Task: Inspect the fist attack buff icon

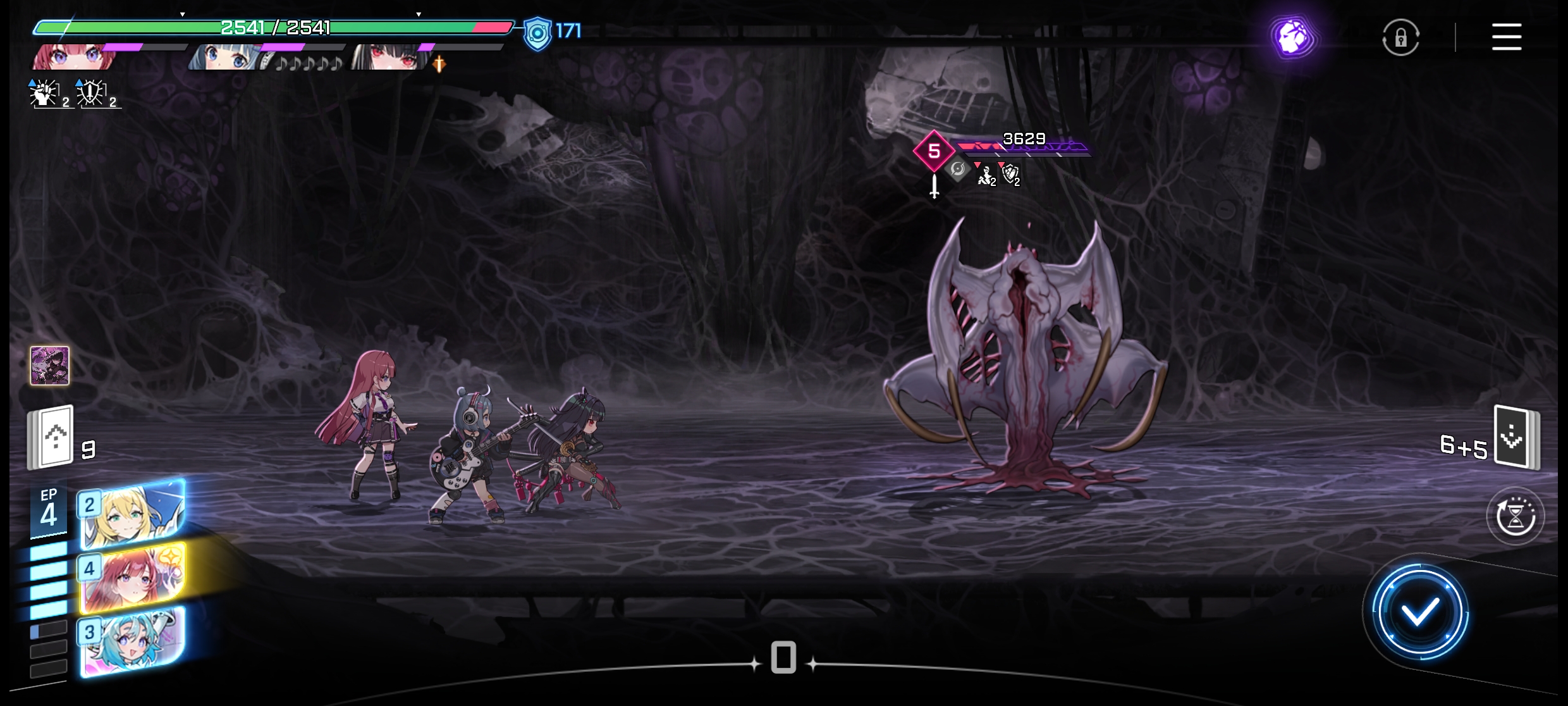Action: click(x=46, y=94)
